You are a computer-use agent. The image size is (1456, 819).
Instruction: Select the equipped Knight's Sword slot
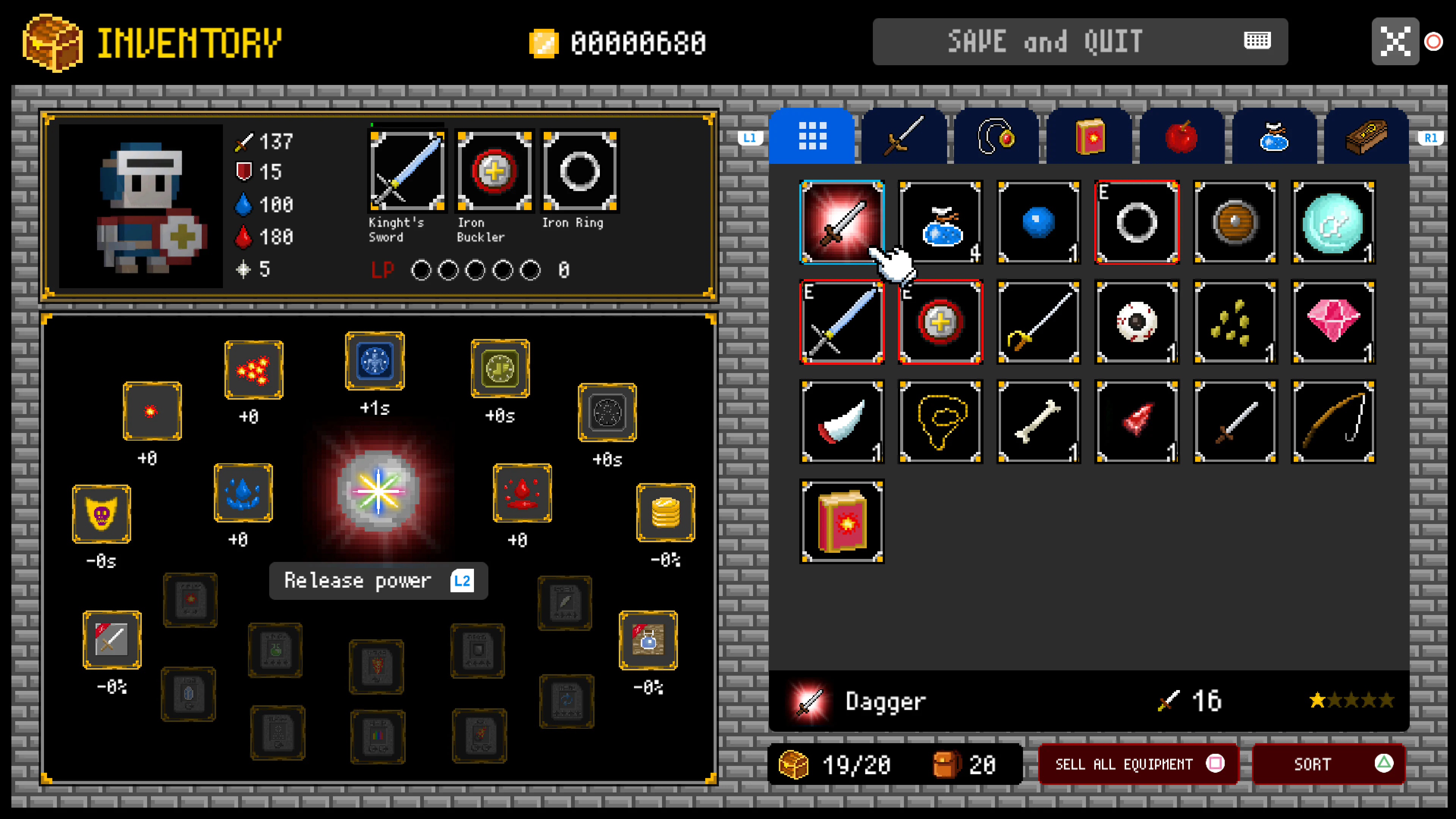(x=407, y=171)
